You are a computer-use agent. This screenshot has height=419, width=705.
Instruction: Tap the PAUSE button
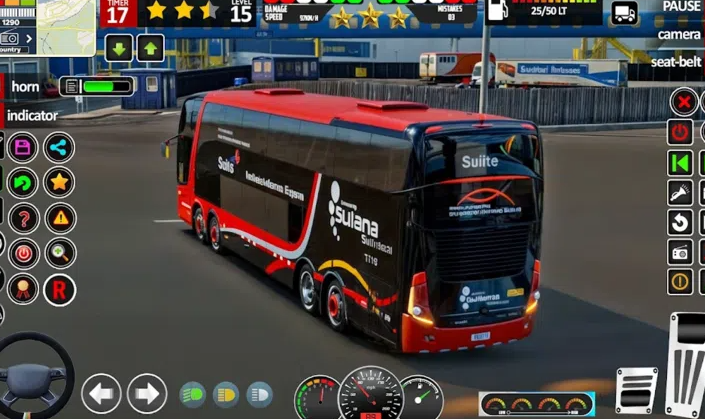(681, 6)
